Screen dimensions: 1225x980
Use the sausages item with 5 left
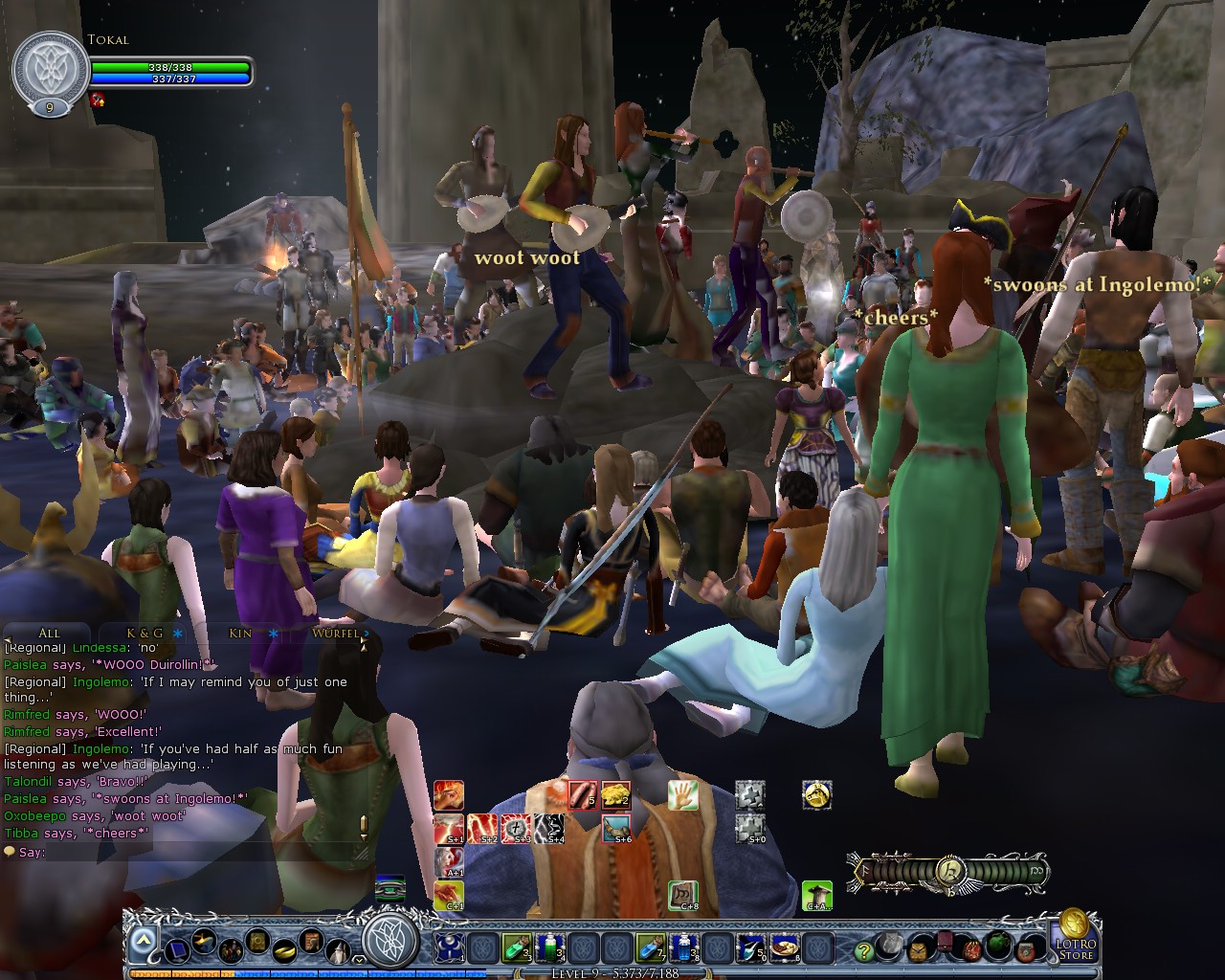click(582, 794)
